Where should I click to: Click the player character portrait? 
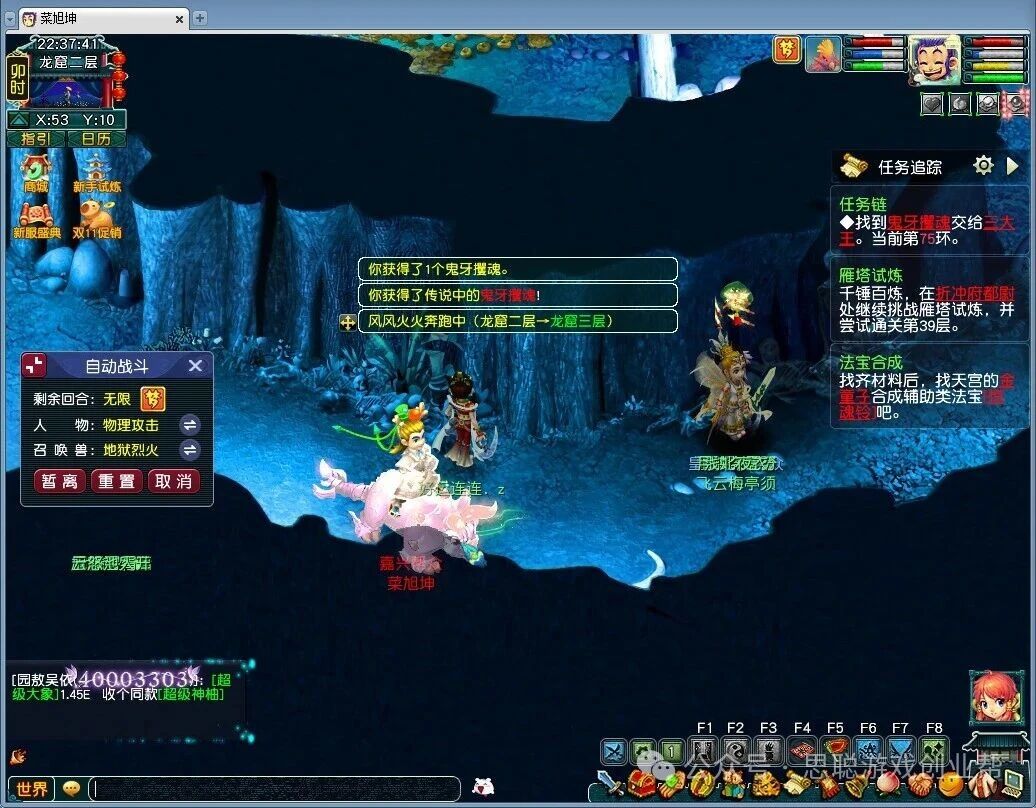tap(934, 59)
